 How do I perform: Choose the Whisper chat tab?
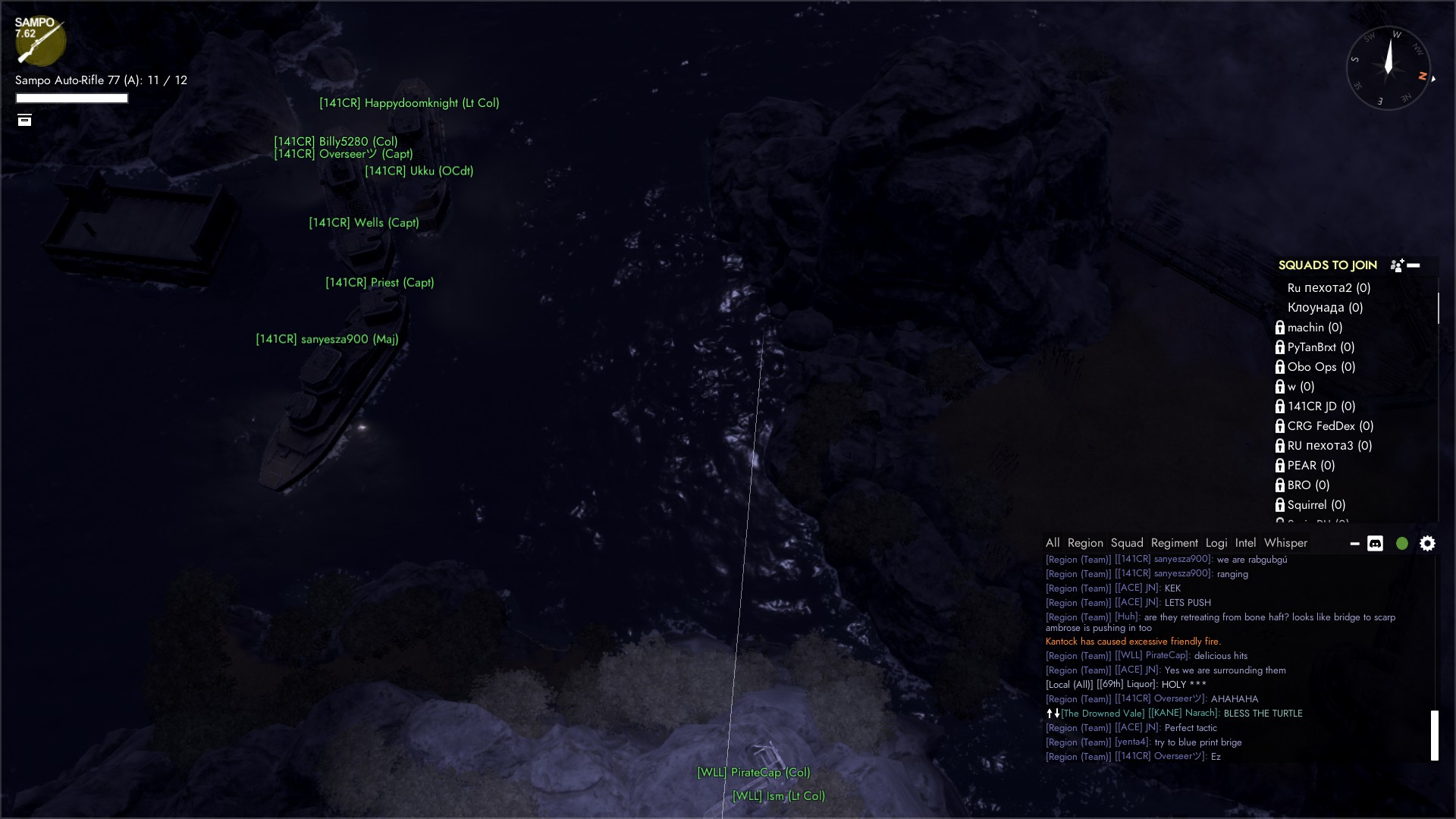(x=1285, y=543)
